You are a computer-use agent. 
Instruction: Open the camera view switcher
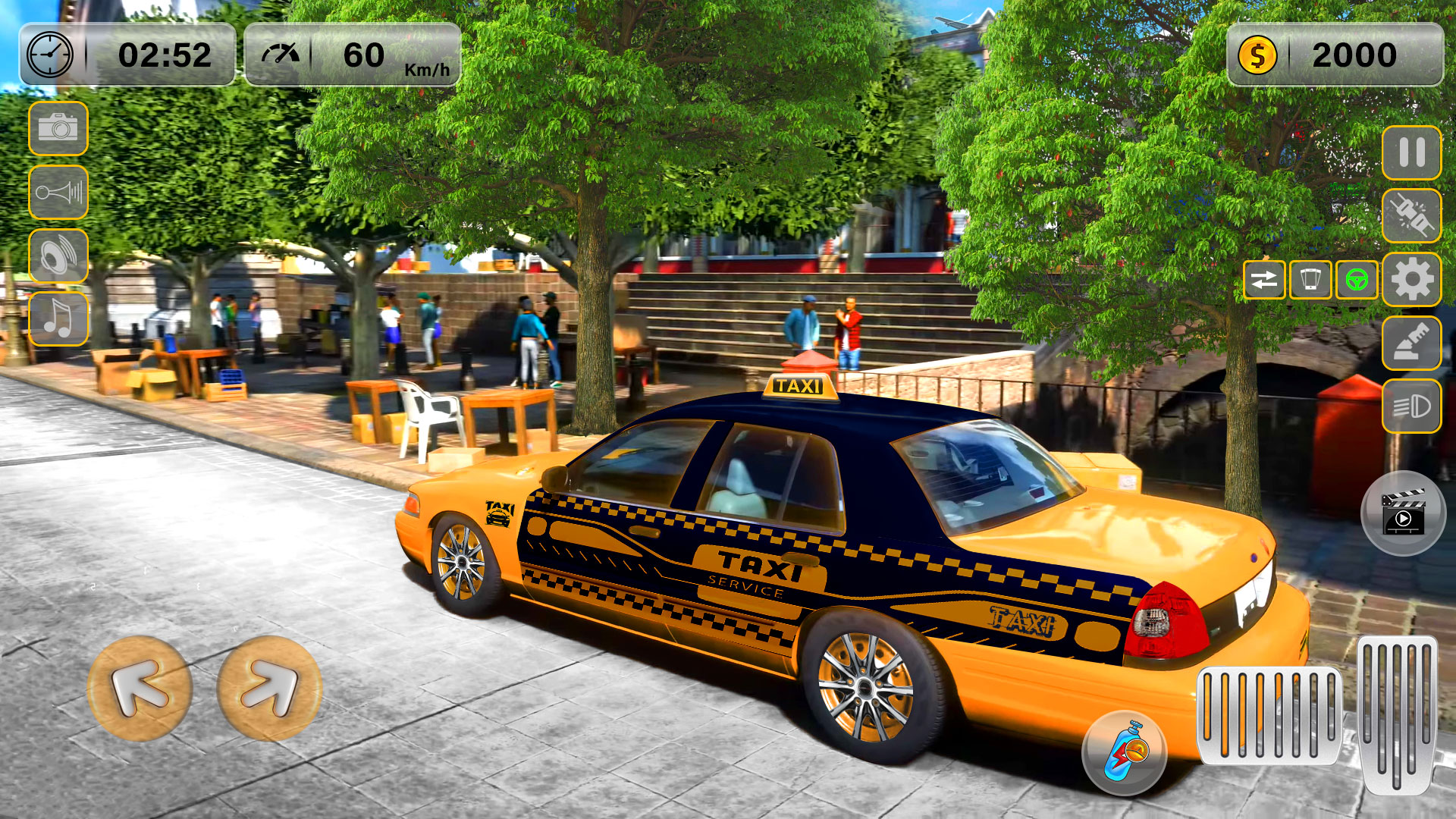[x=59, y=128]
